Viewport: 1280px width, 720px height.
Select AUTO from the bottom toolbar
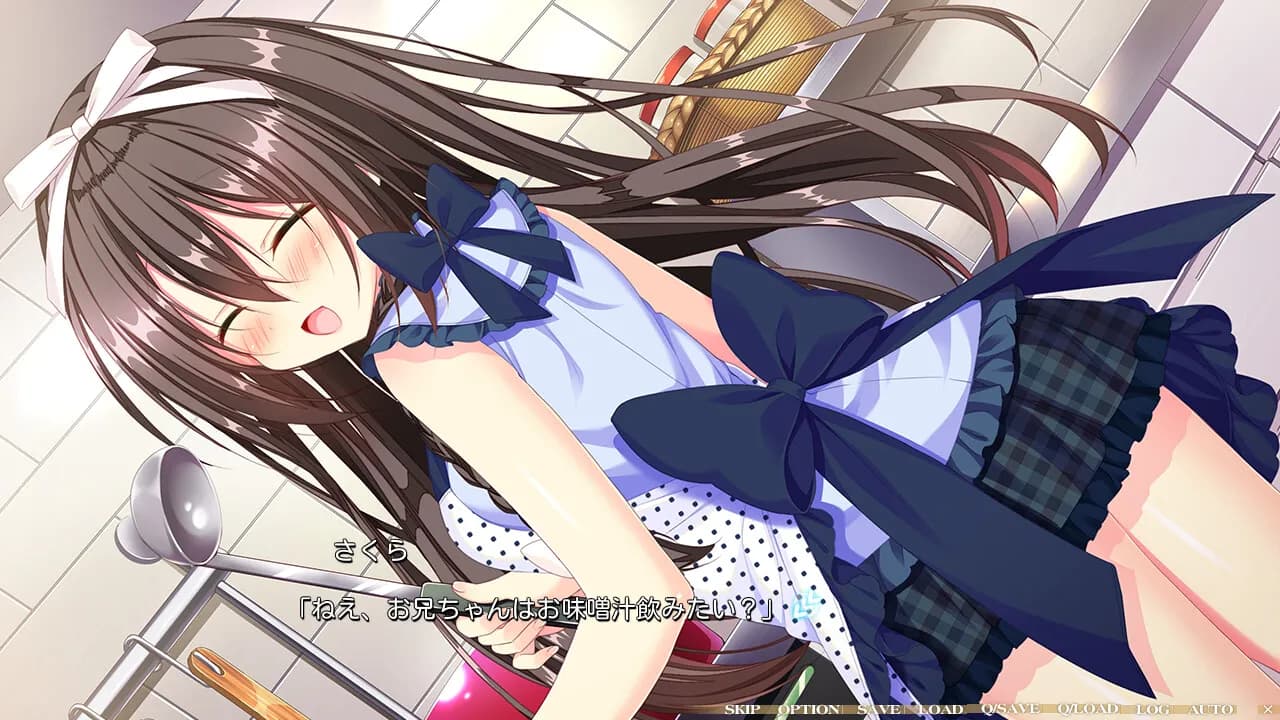[1208, 711]
